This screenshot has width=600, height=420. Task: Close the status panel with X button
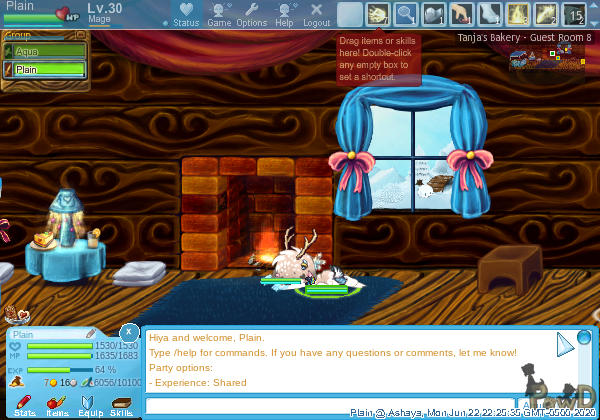pyautogui.click(x=129, y=331)
